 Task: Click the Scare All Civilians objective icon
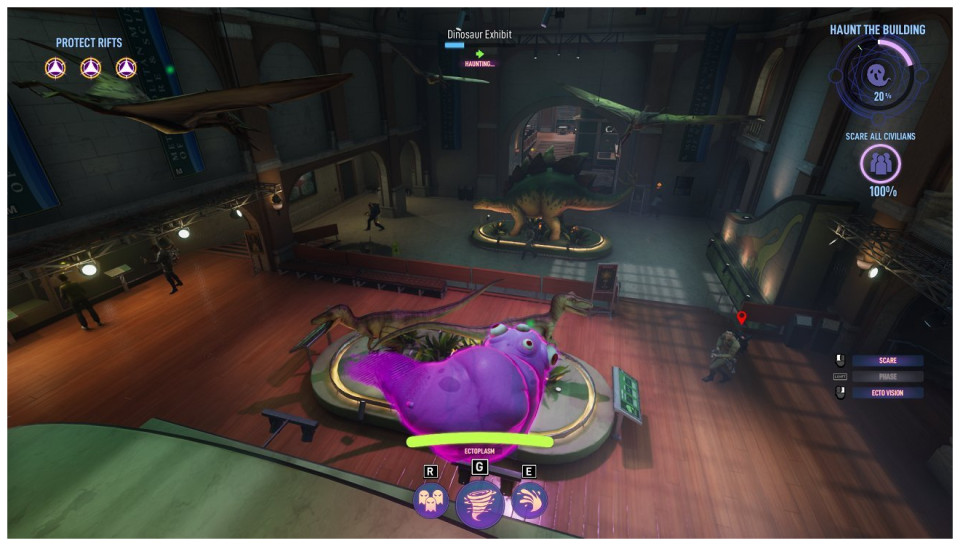coord(881,163)
